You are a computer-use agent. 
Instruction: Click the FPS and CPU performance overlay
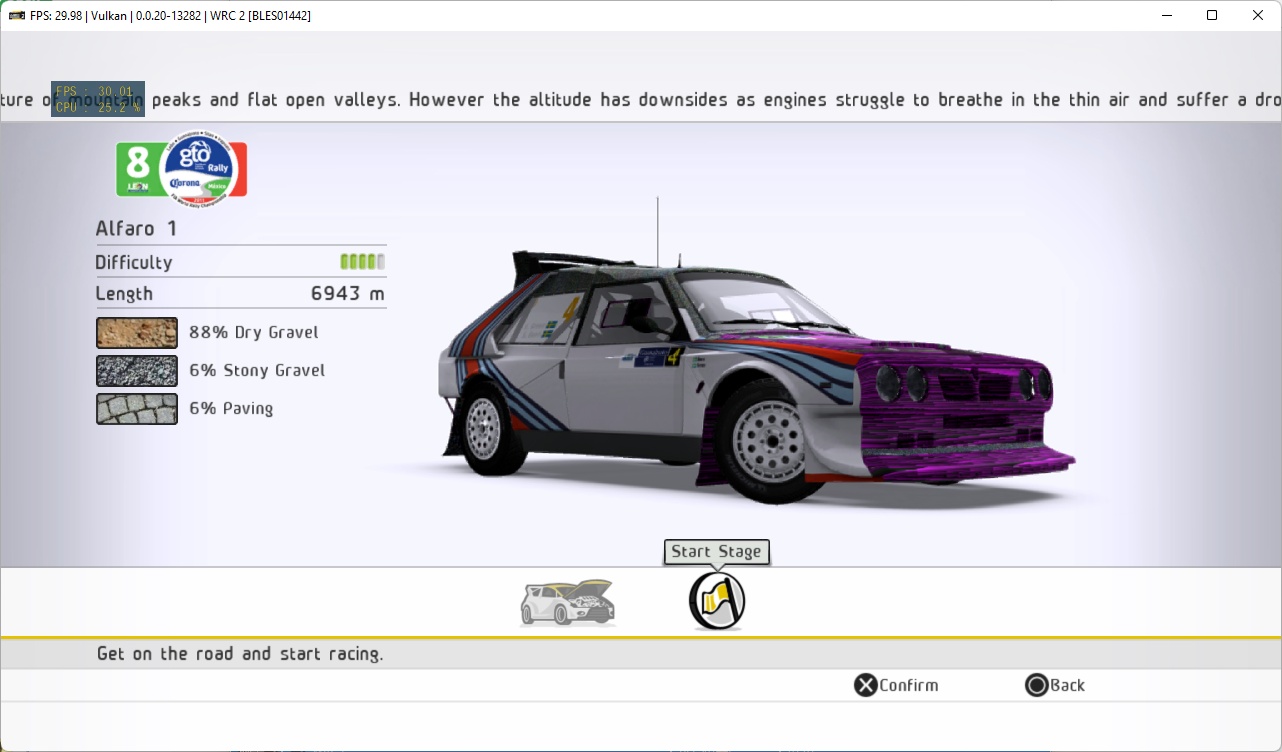[x=97, y=99]
